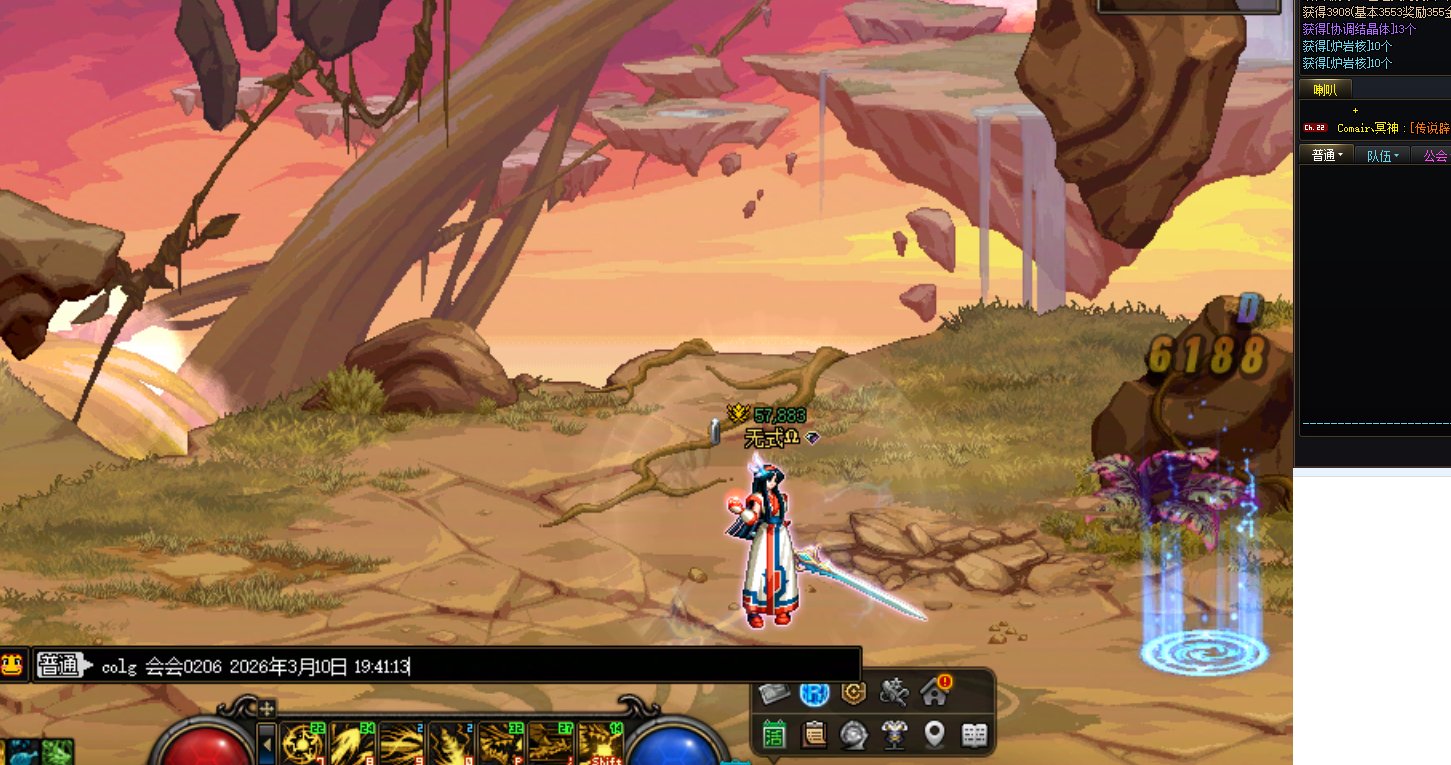Switch to the 队伍 team chat tab

(x=1383, y=155)
